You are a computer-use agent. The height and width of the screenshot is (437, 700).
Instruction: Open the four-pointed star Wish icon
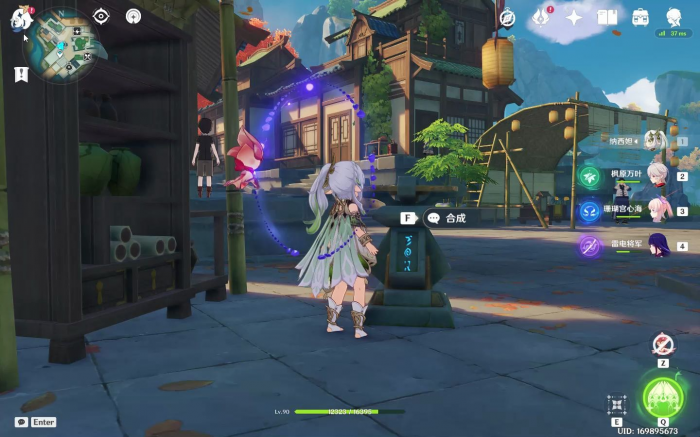[x=574, y=18]
